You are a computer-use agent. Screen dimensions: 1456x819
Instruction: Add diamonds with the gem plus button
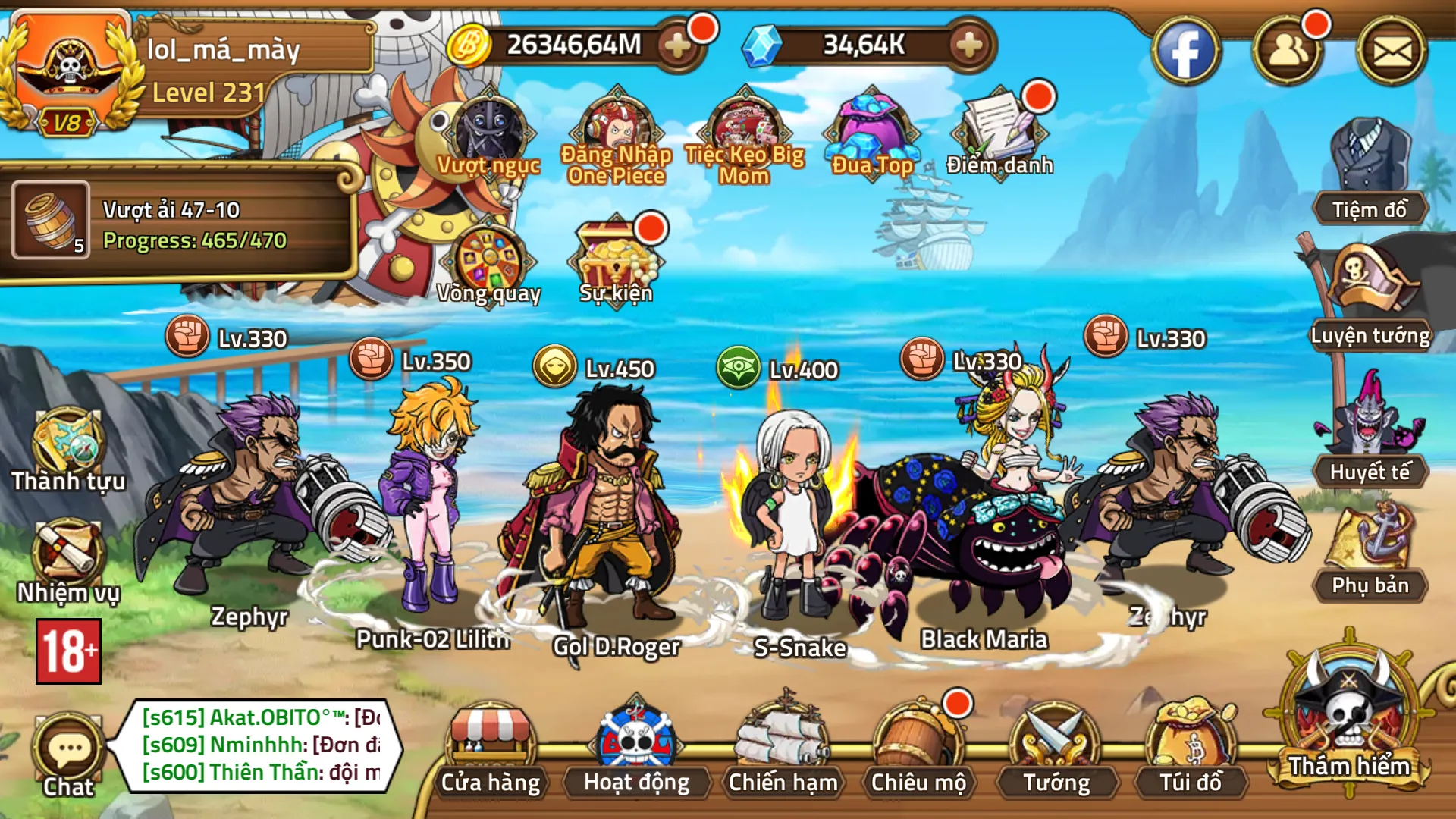pyautogui.click(x=968, y=45)
